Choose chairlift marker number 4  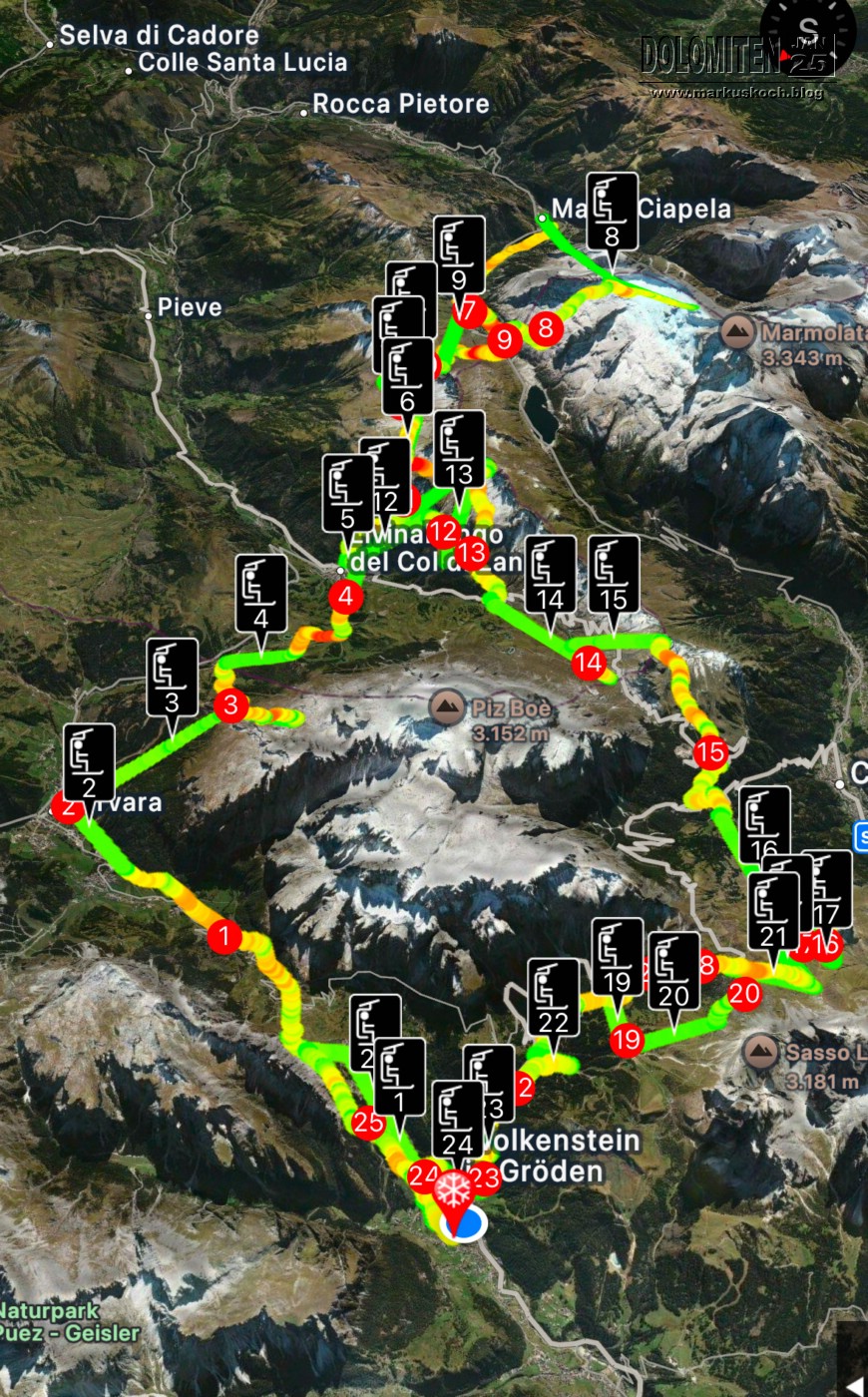click(x=261, y=593)
